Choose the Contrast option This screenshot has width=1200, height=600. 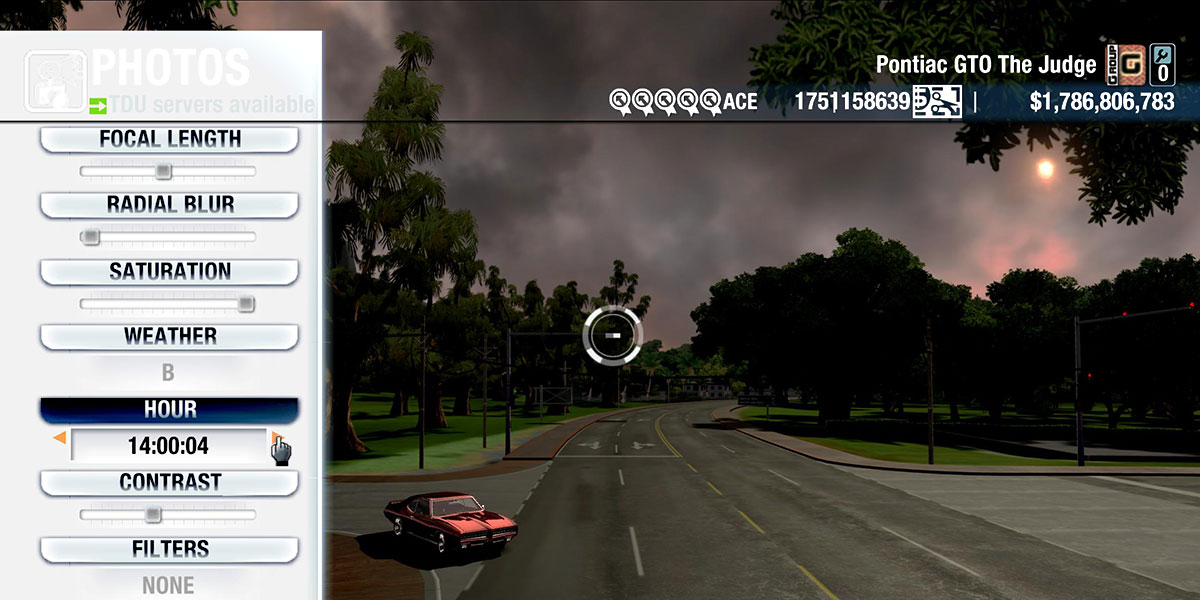coord(169,483)
